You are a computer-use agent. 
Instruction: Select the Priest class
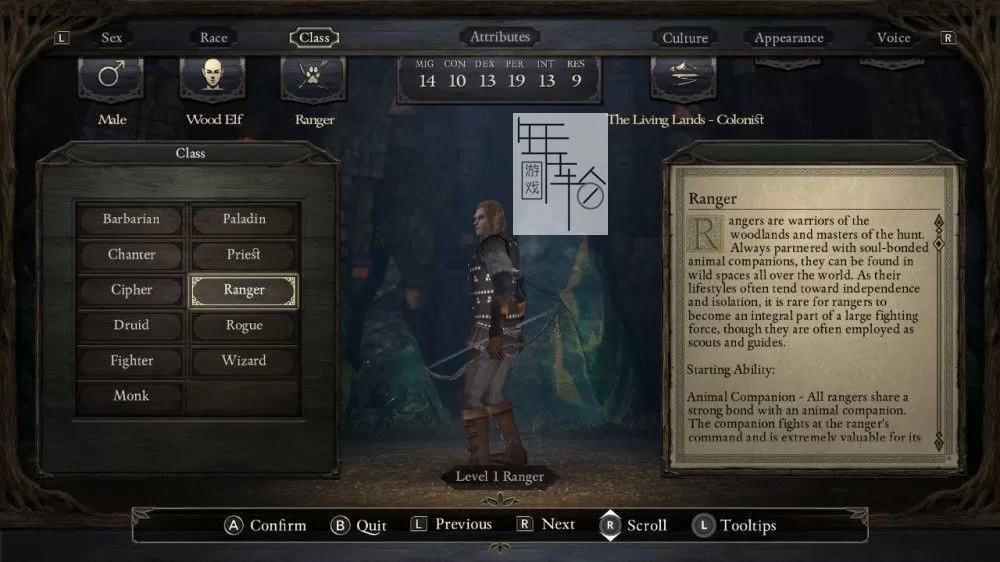244,254
